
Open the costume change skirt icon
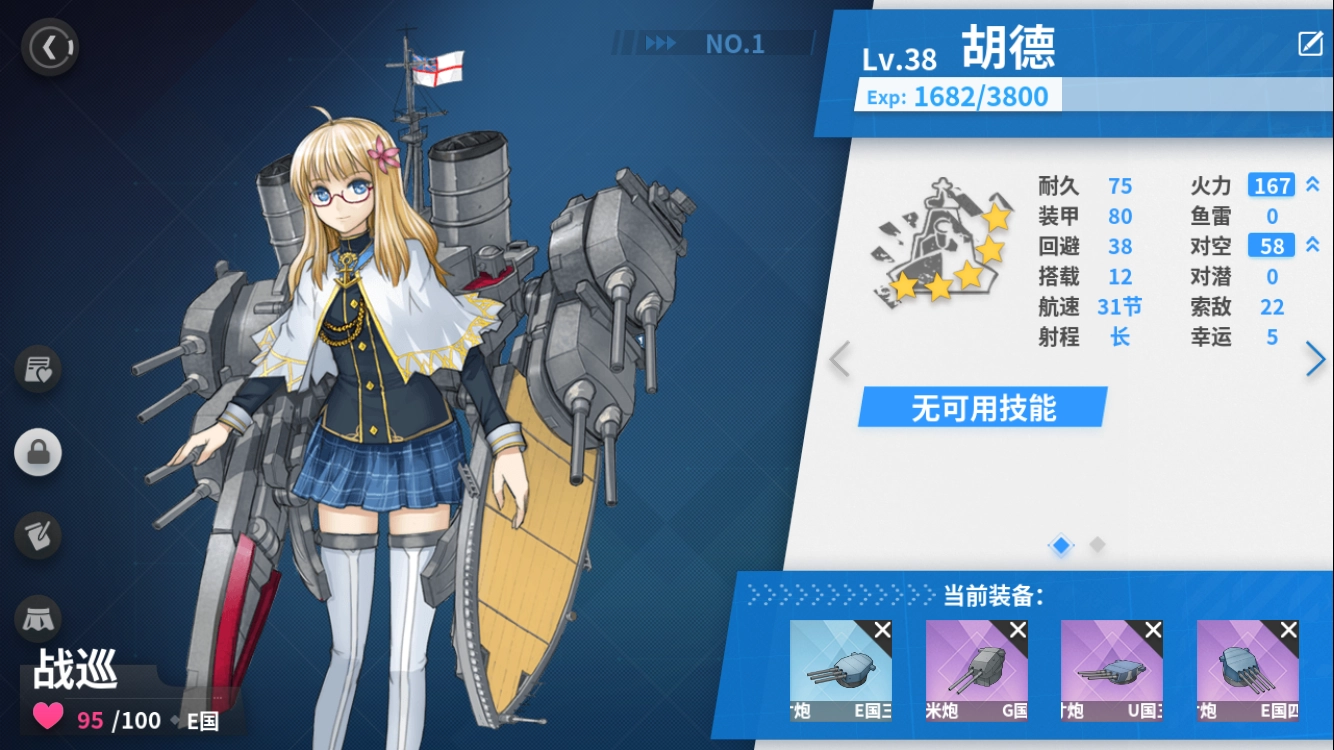click(x=37, y=619)
